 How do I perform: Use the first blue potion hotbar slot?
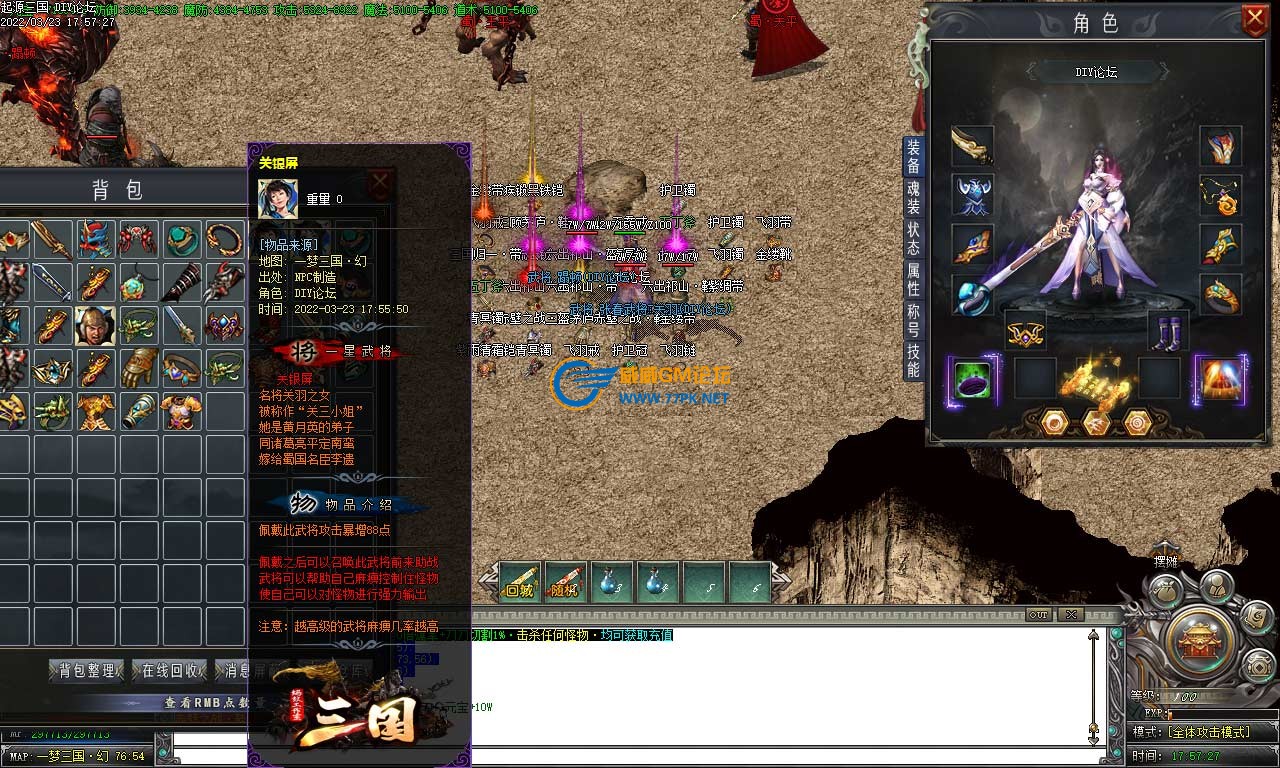pyautogui.click(x=612, y=582)
